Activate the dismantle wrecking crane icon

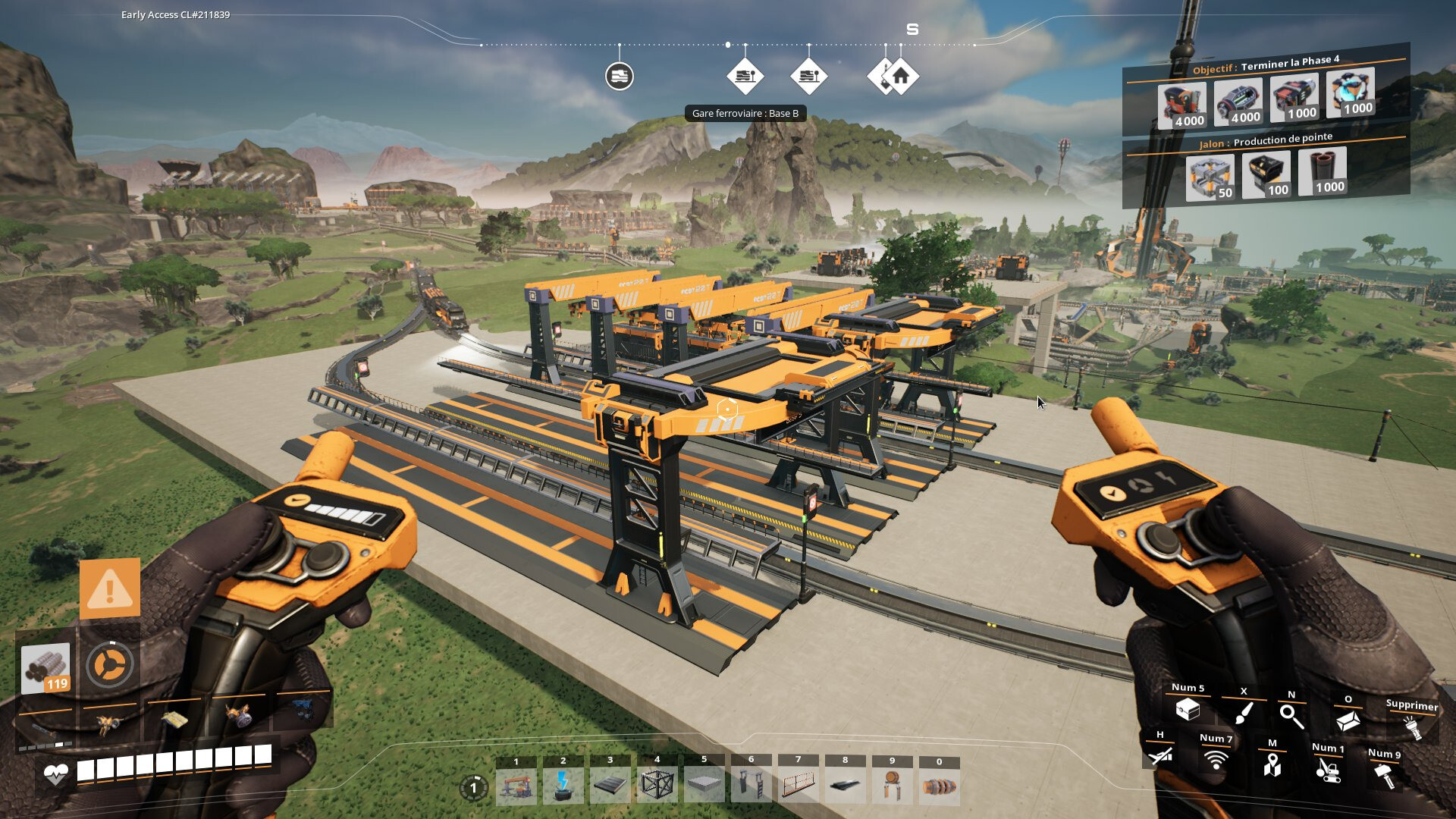point(1327,770)
